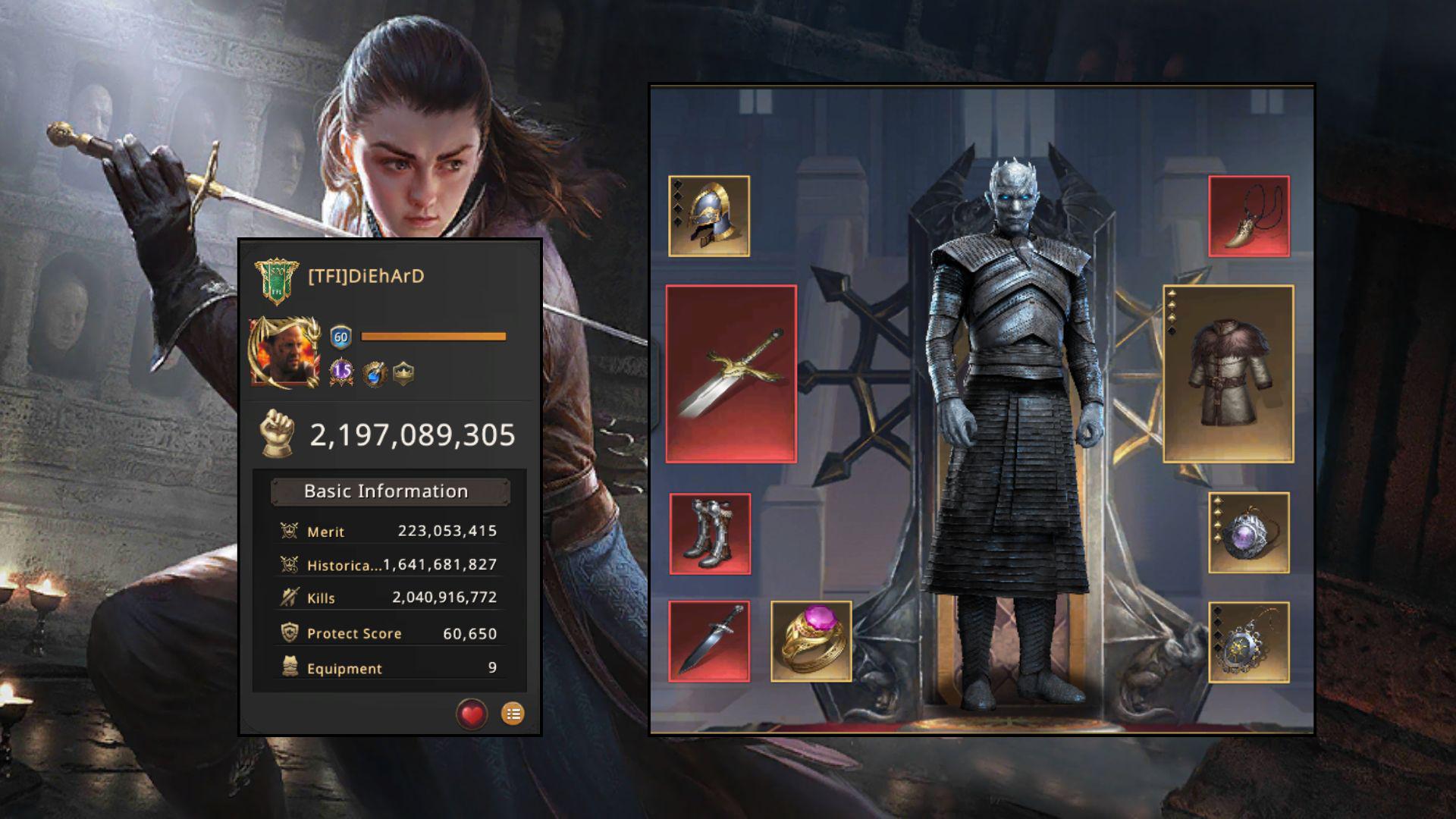Click the red heart like button
Image resolution: width=1456 pixels, height=819 pixels.
(472, 714)
